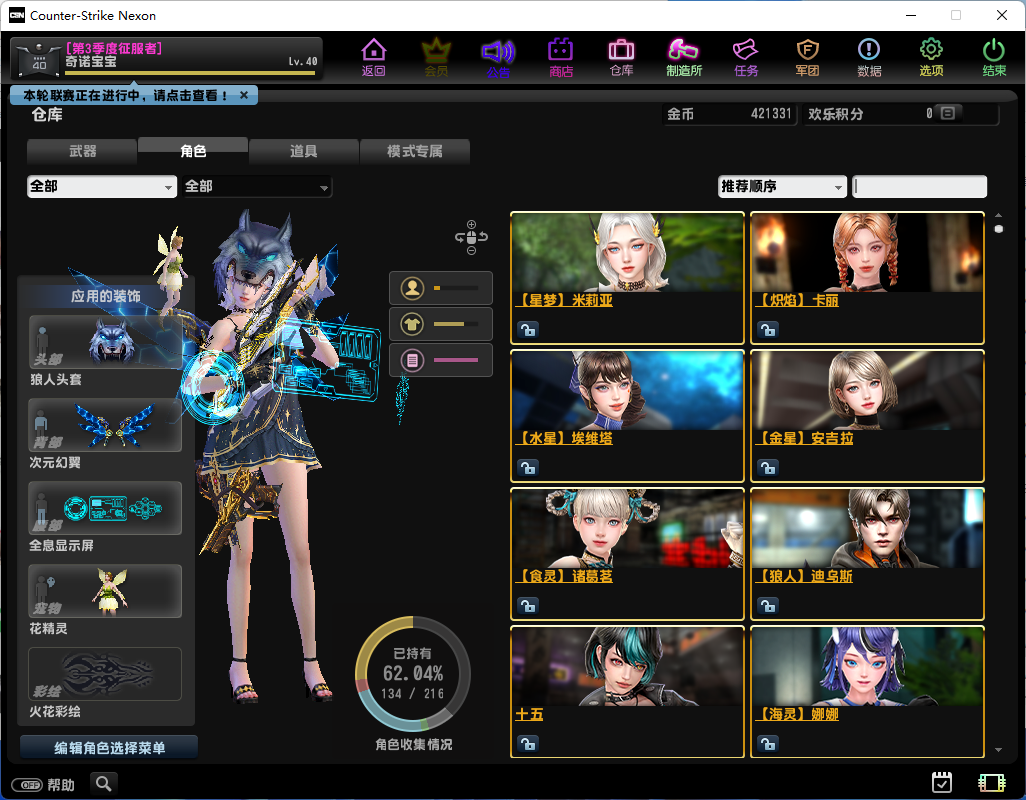Open the 推荐顺序 sort dropdown
1026x800 pixels.
[782, 187]
